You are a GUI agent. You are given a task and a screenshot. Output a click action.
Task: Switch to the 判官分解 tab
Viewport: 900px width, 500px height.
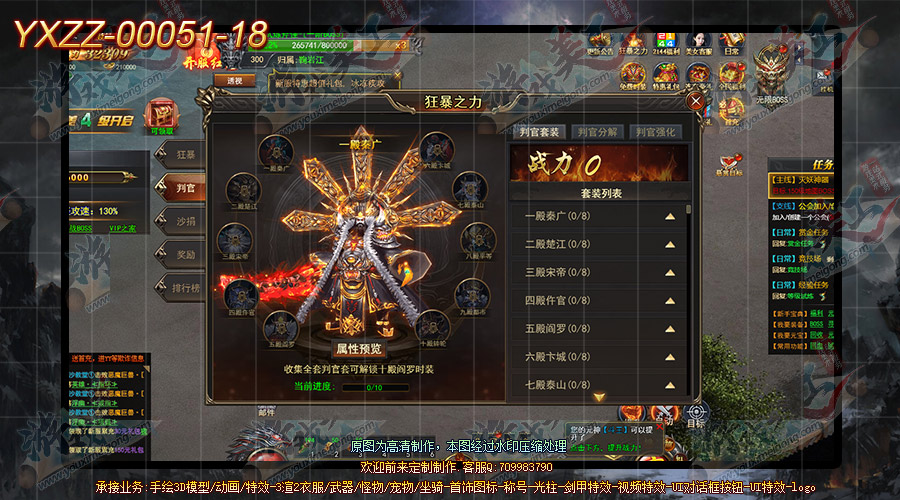(x=598, y=132)
